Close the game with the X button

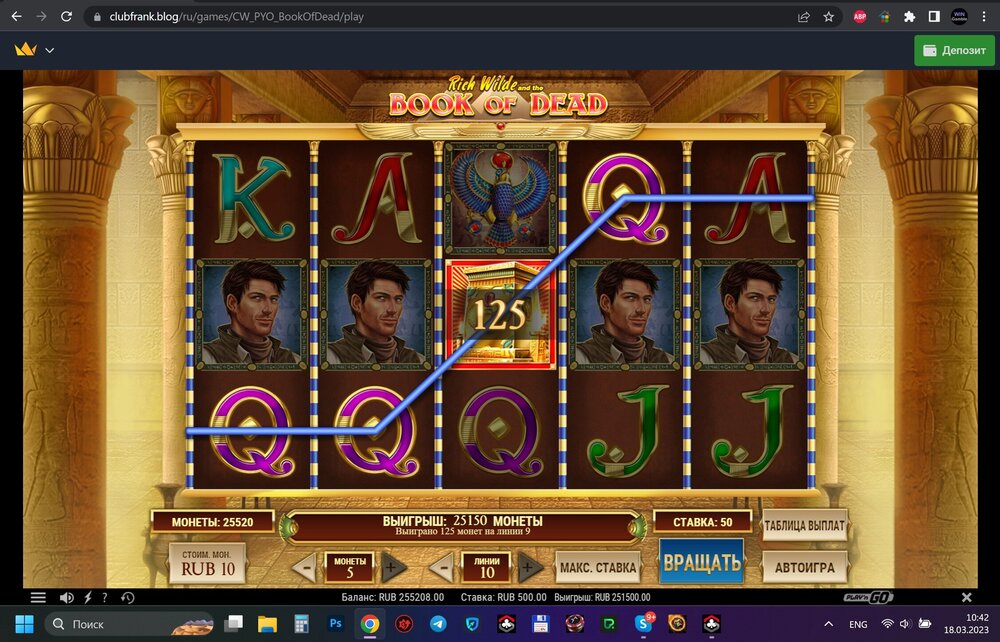click(966, 597)
